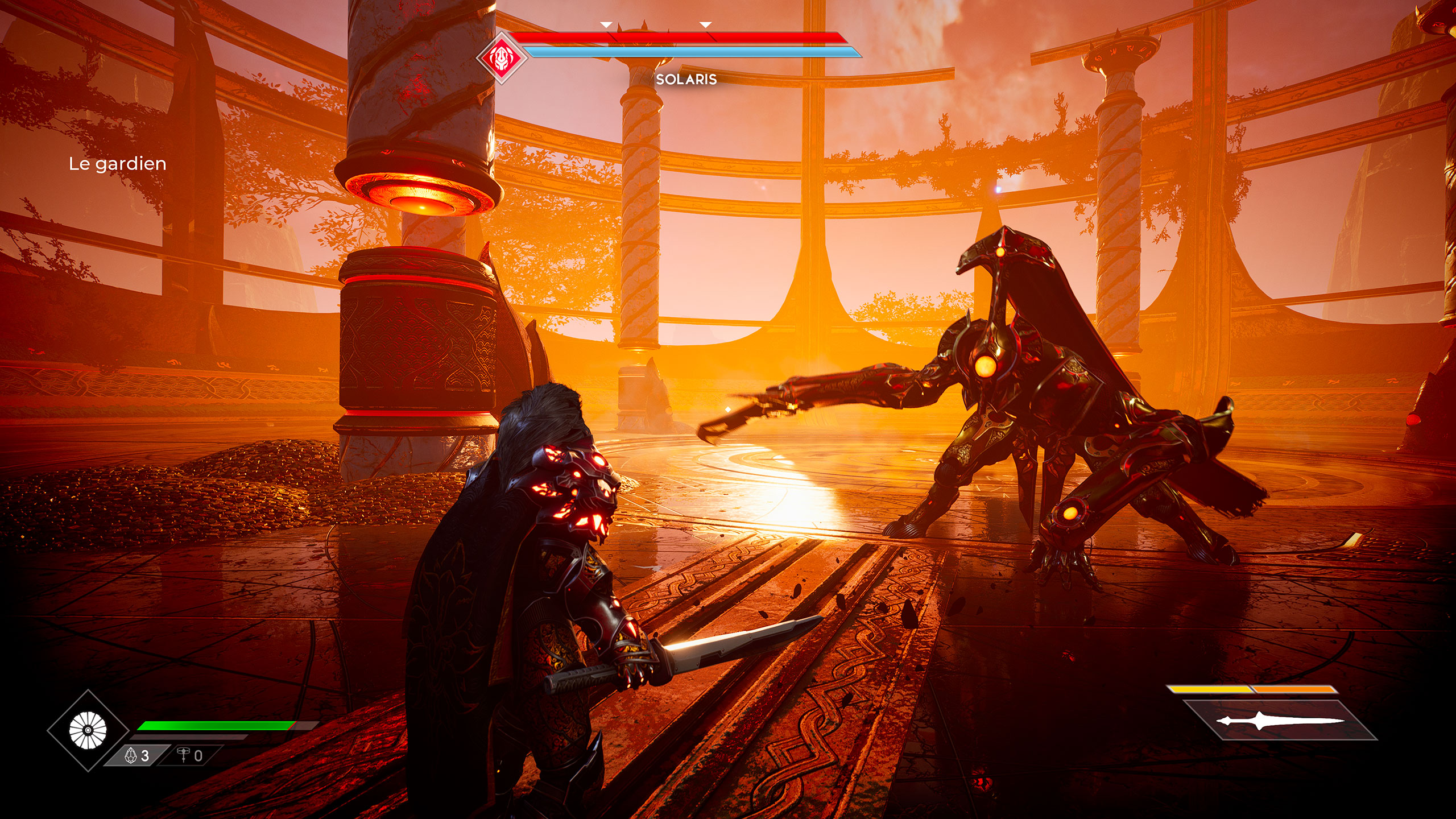Click the white circular emblem in the diamond
Screen dimensions: 1456x819
(x=88, y=730)
